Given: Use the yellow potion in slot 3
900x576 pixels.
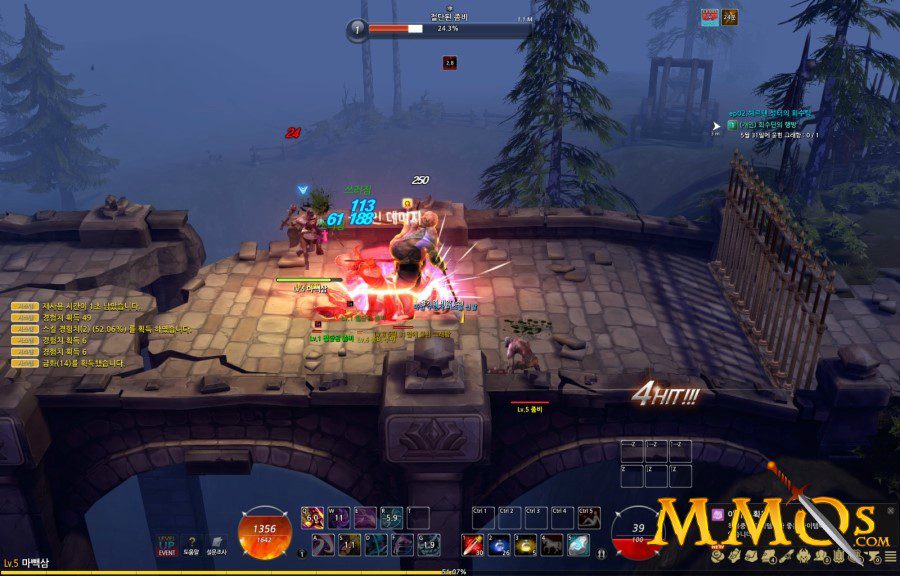Looking at the screenshot, I should 524,545.
